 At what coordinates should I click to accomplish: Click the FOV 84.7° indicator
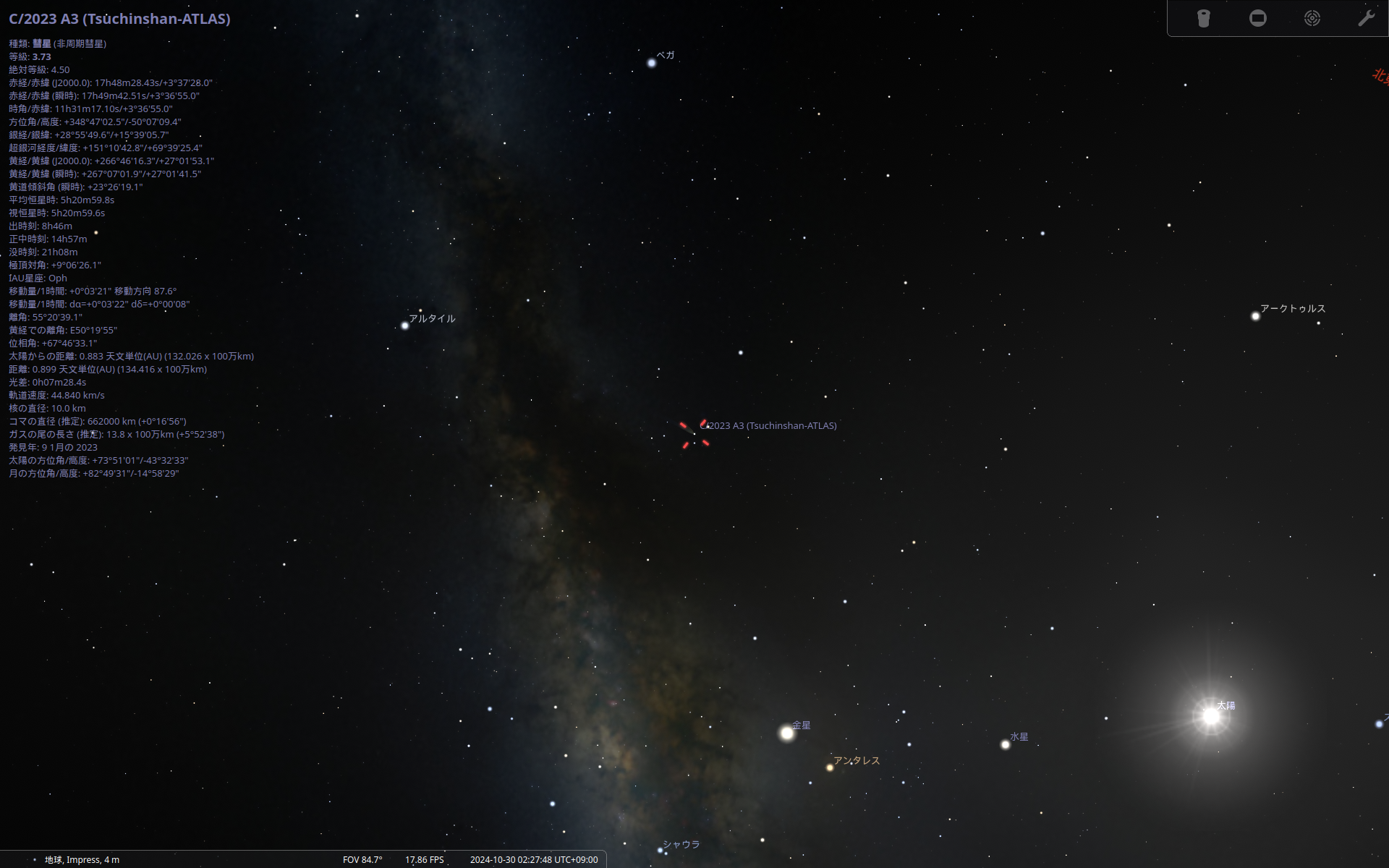tap(362, 859)
